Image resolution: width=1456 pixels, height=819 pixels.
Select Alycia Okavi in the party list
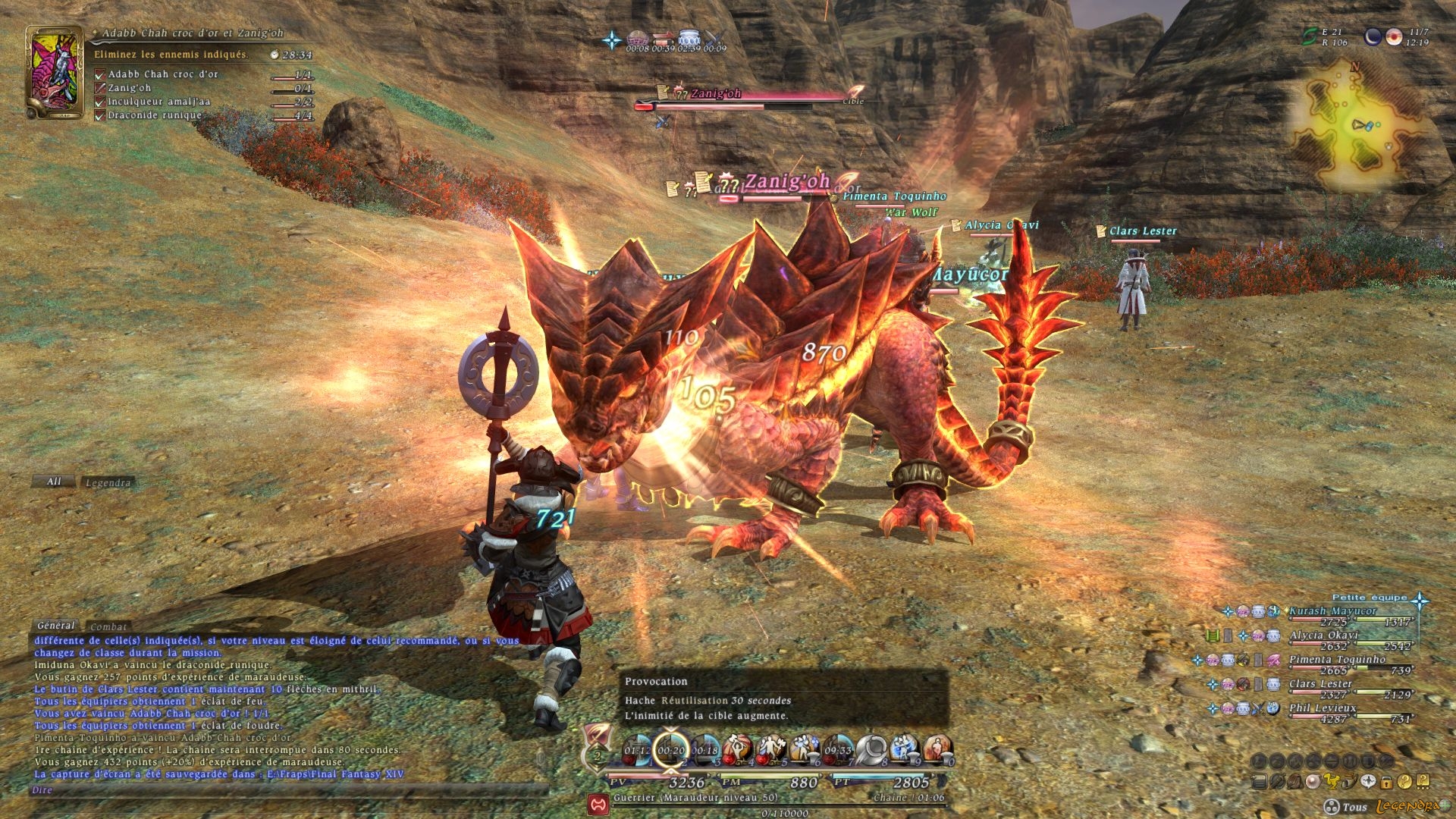pos(1323,635)
